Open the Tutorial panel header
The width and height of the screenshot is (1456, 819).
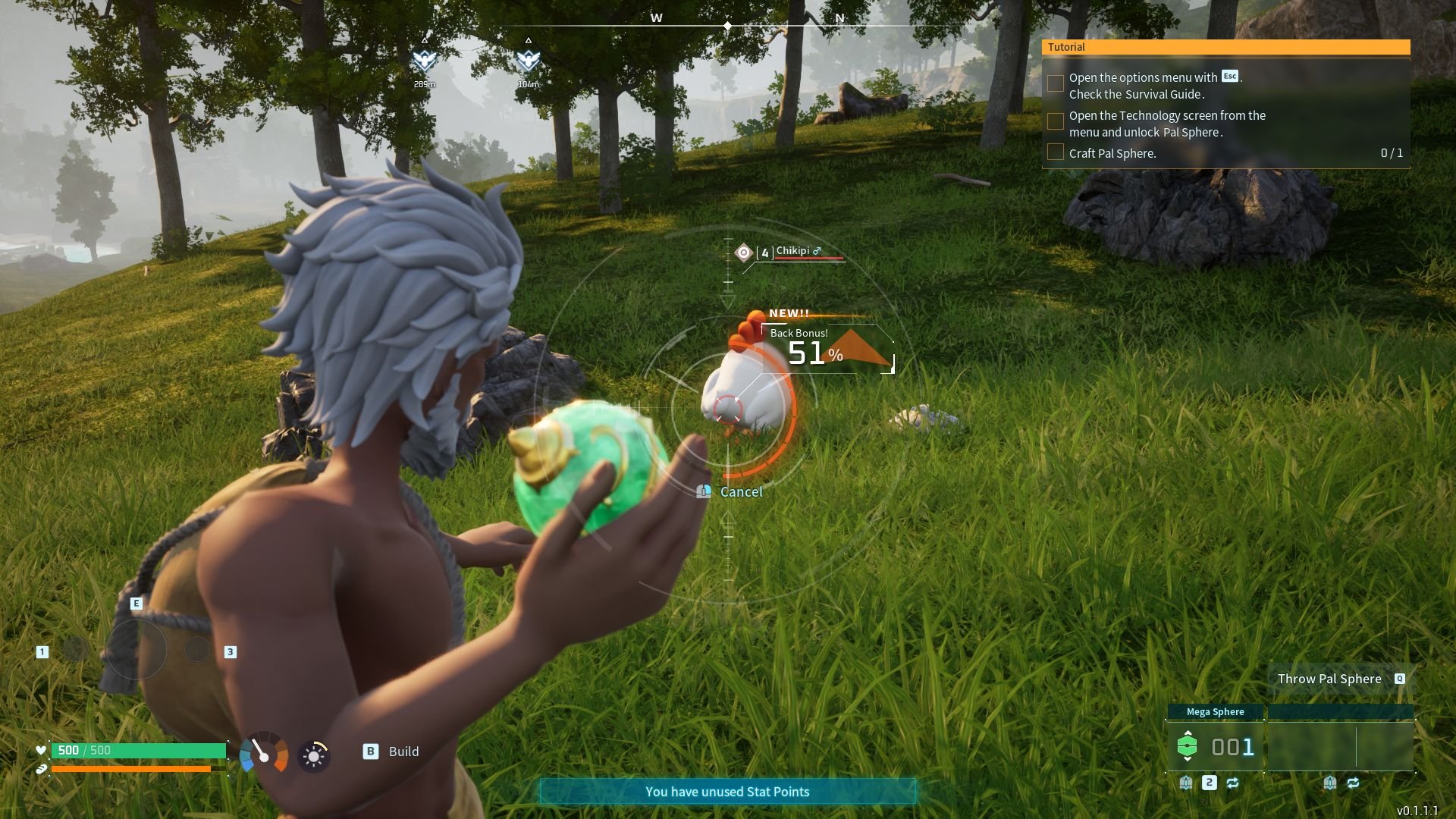click(1225, 47)
